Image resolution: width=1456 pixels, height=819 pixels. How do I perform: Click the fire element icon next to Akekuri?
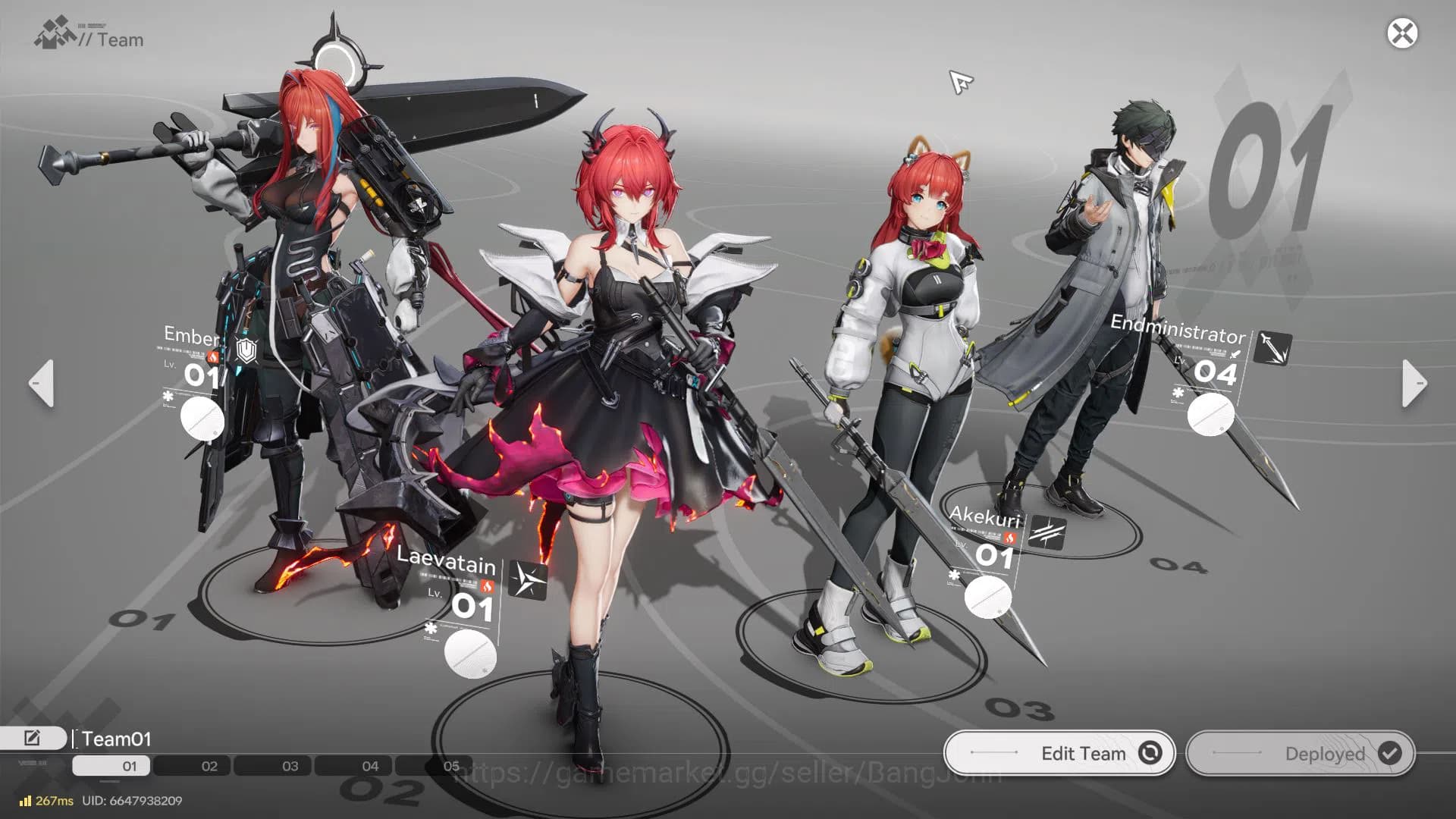click(1009, 536)
